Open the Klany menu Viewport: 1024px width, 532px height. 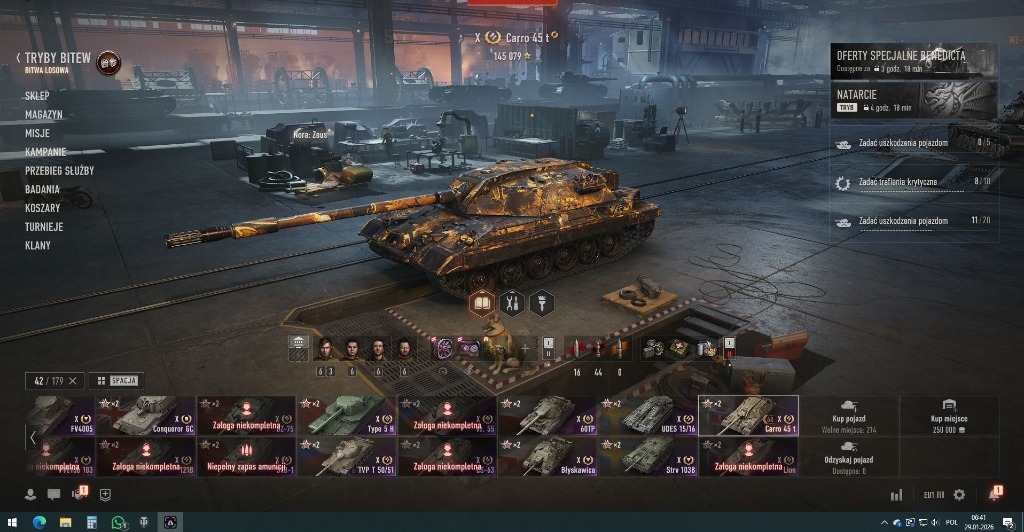tap(38, 245)
